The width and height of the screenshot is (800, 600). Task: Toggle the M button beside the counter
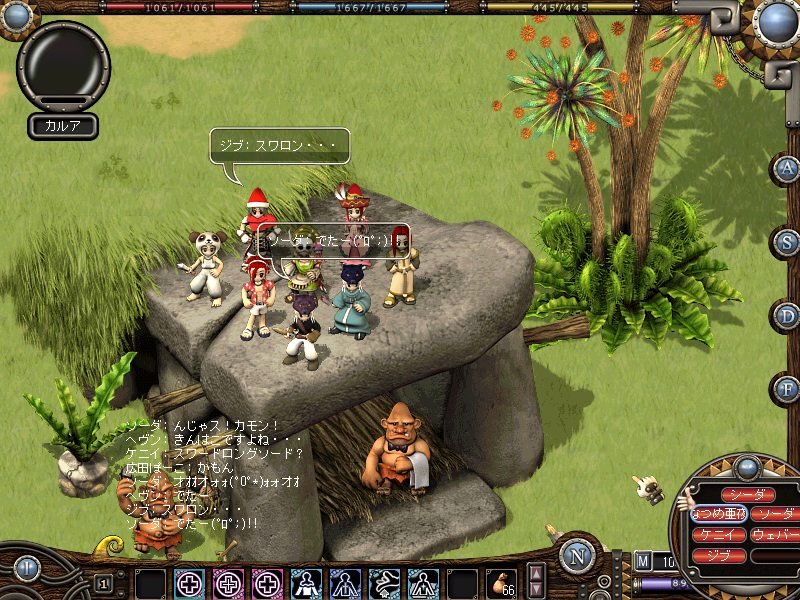pyautogui.click(x=642, y=561)
